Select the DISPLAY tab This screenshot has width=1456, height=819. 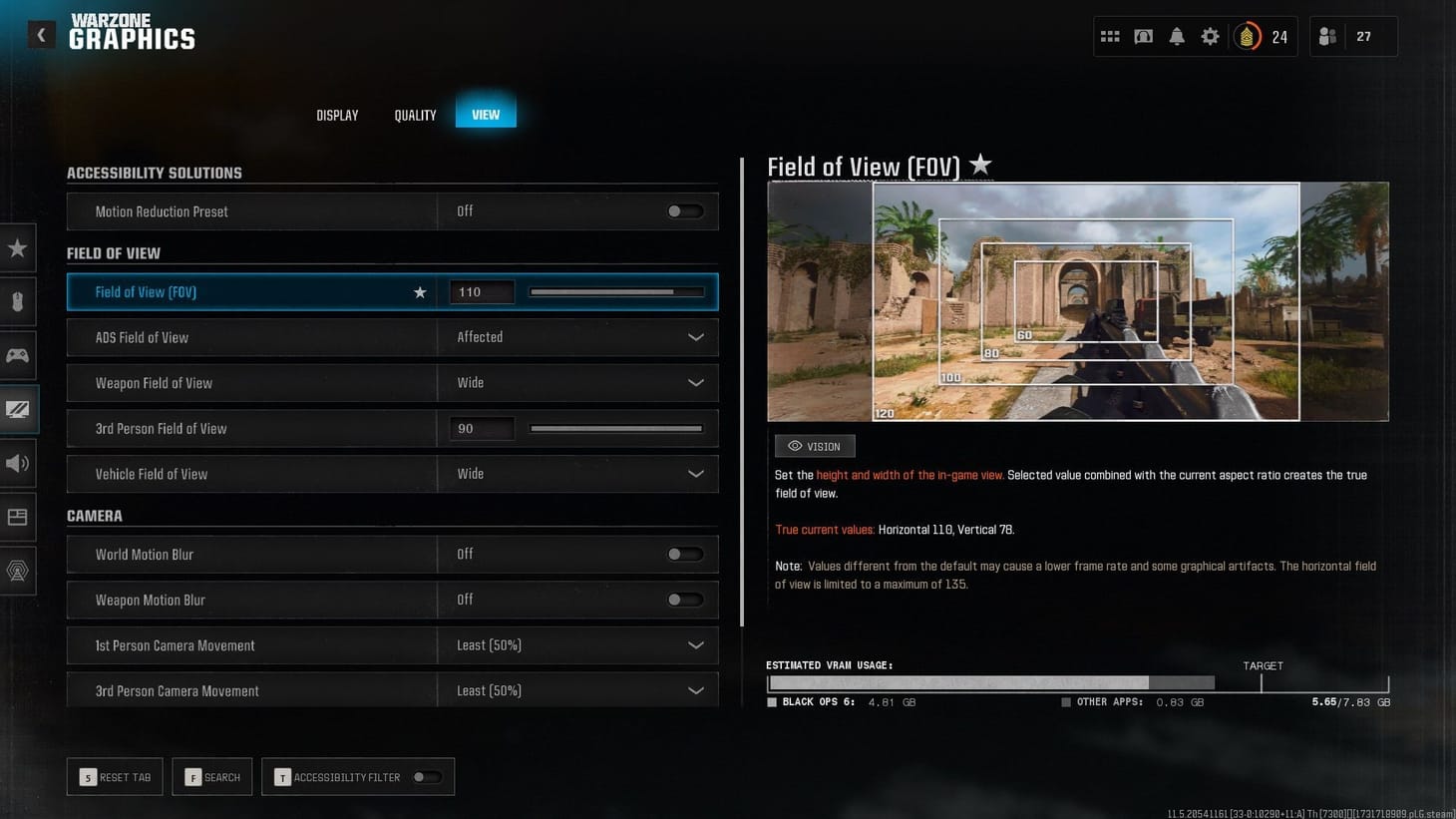pos(337,115)
